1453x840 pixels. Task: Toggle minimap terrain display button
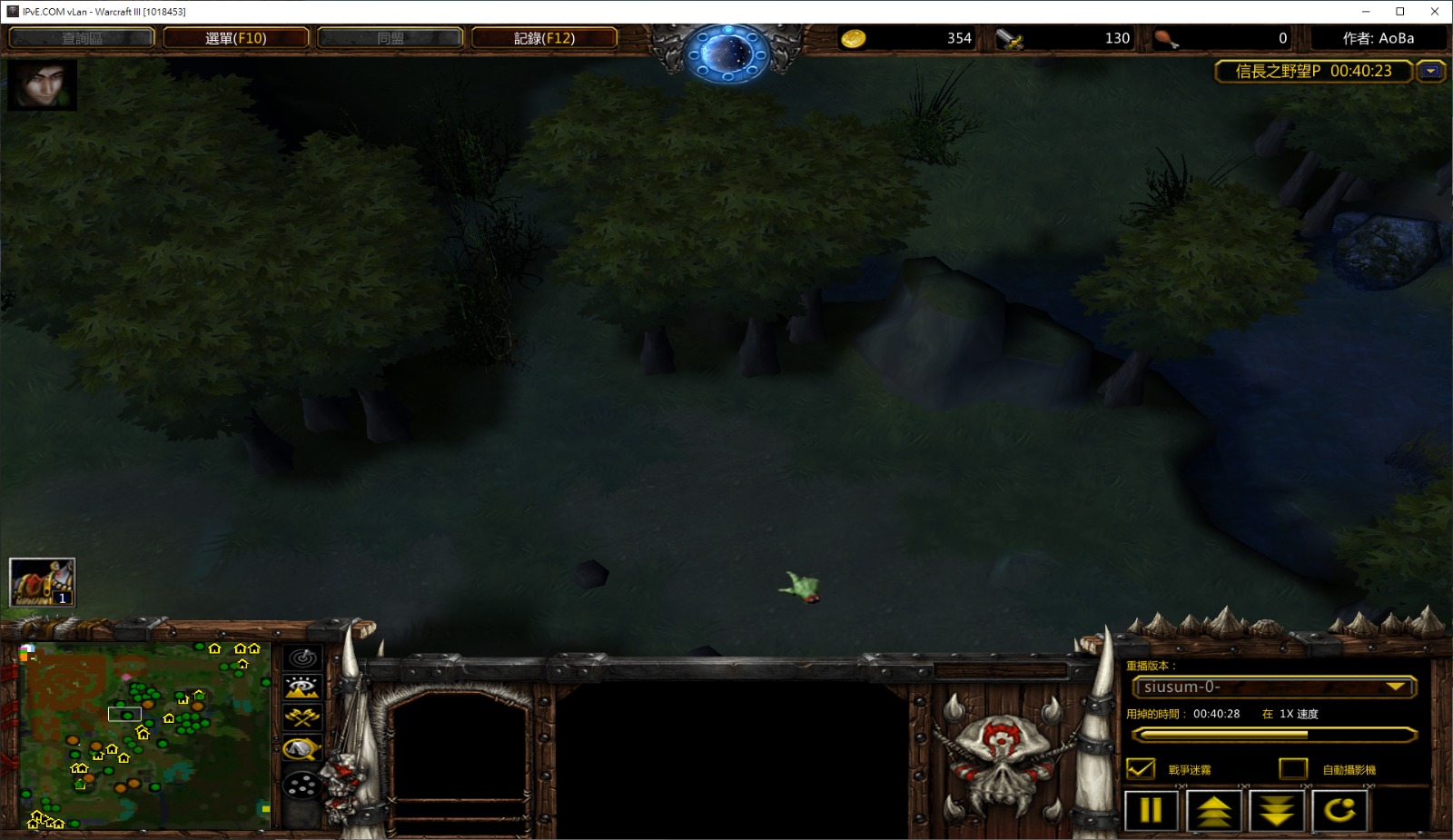(x=302, y=687)
